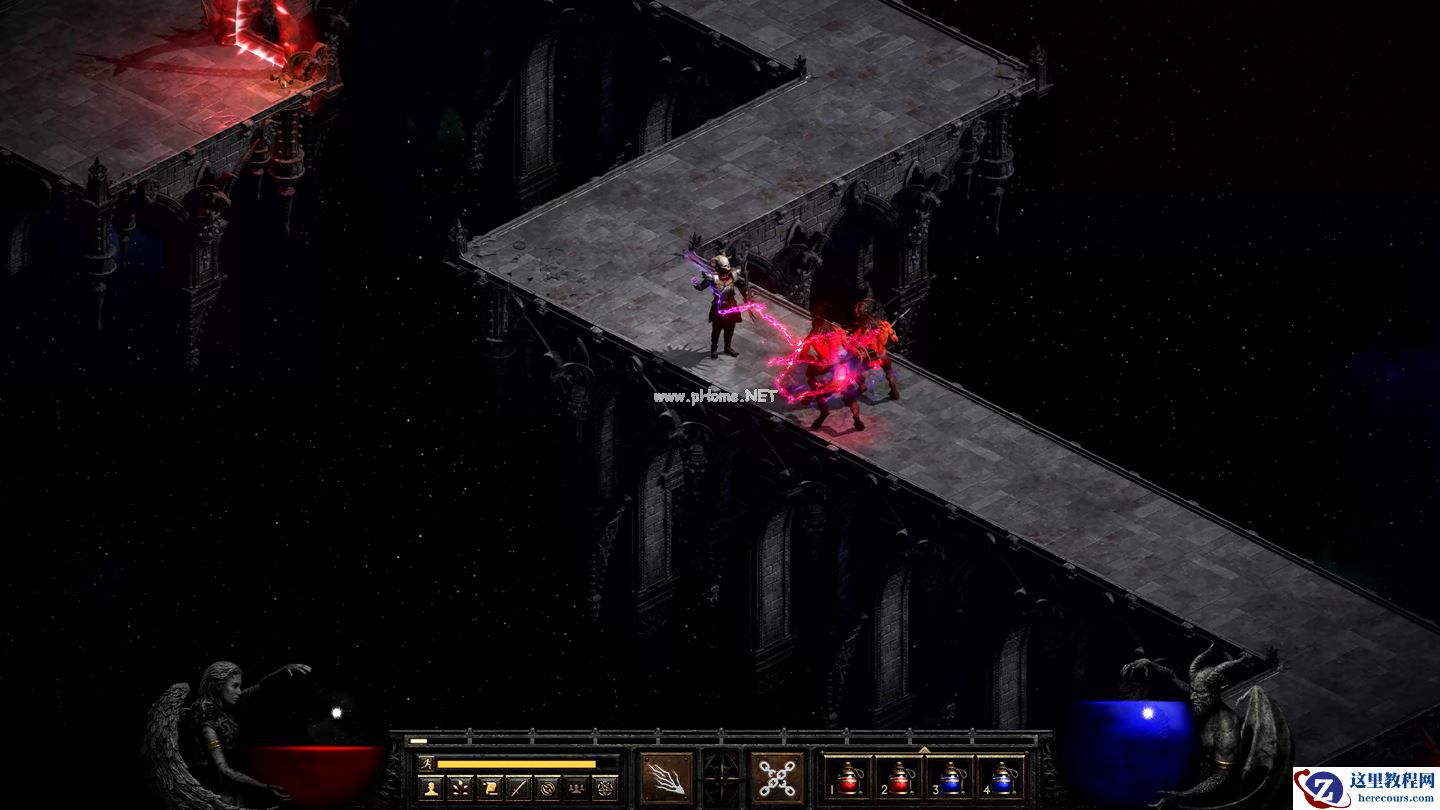This screenshot has height=810, width=1440.
Task: Select the right-click chain skill
Action: coord(777,777)
